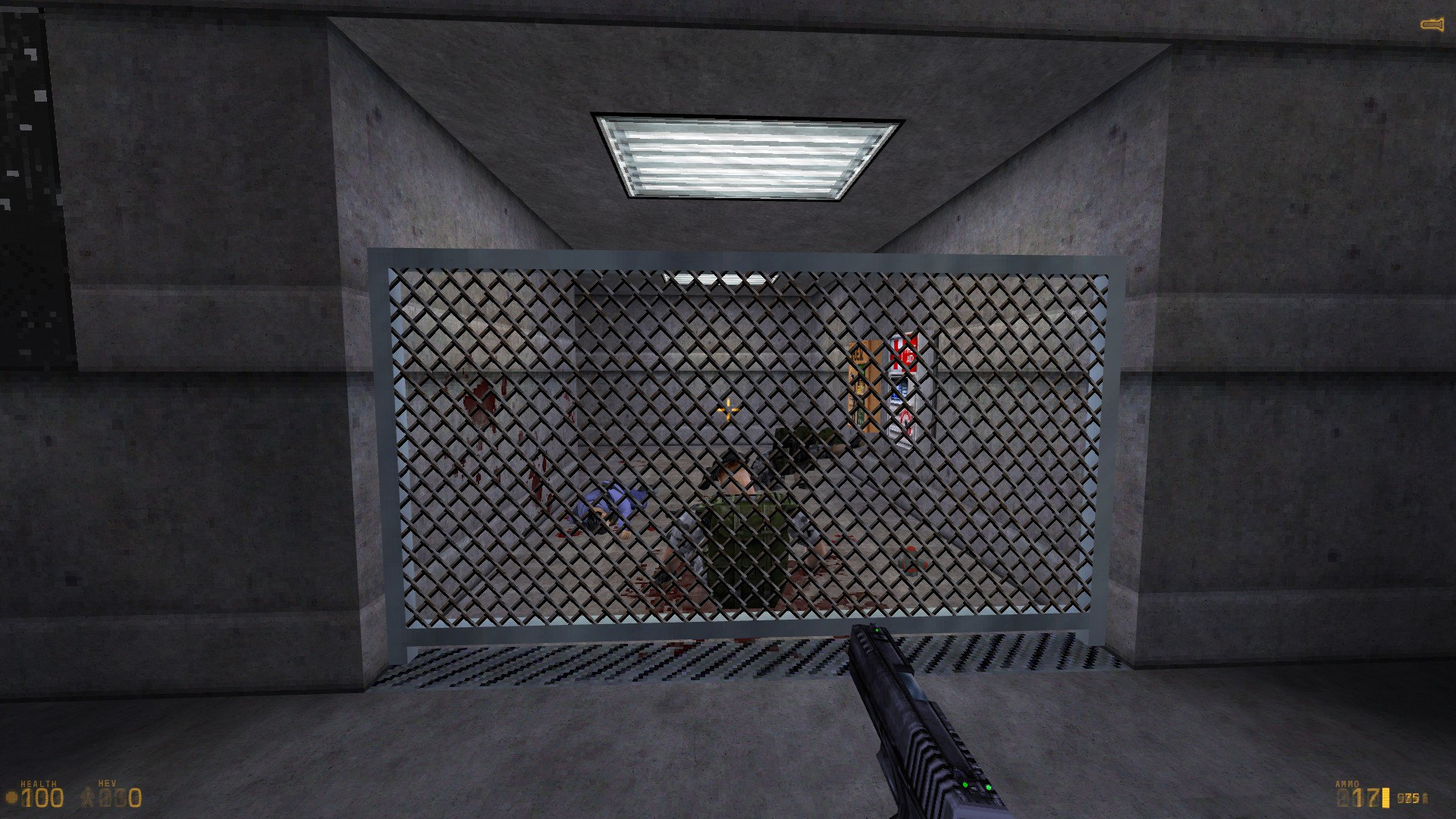The image size is (1456, 819).
Task: Click the yellow speaker icon top right
Action: (1430, 22)
